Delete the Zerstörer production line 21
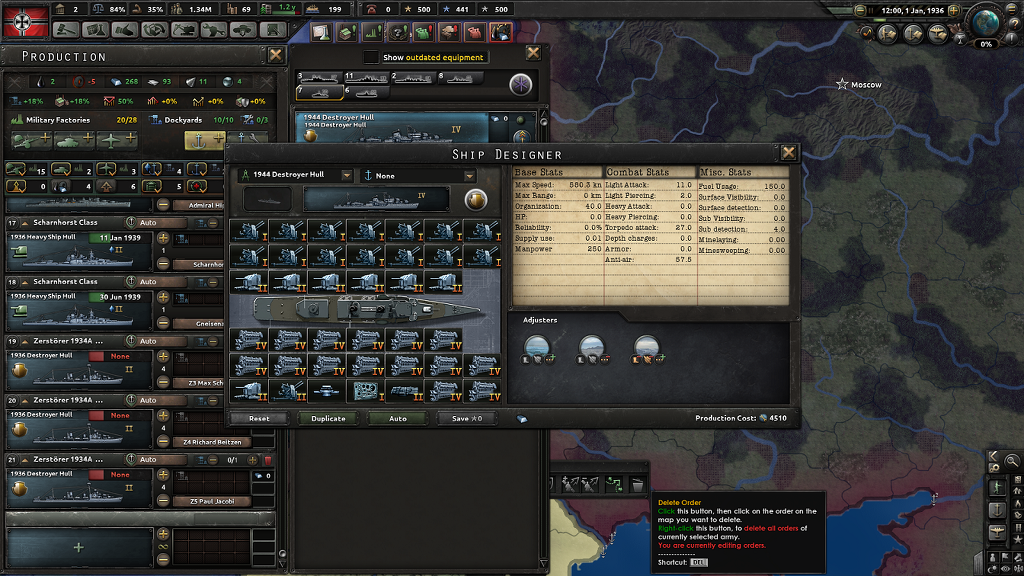Screen dimensions: 1024x576 268,459
